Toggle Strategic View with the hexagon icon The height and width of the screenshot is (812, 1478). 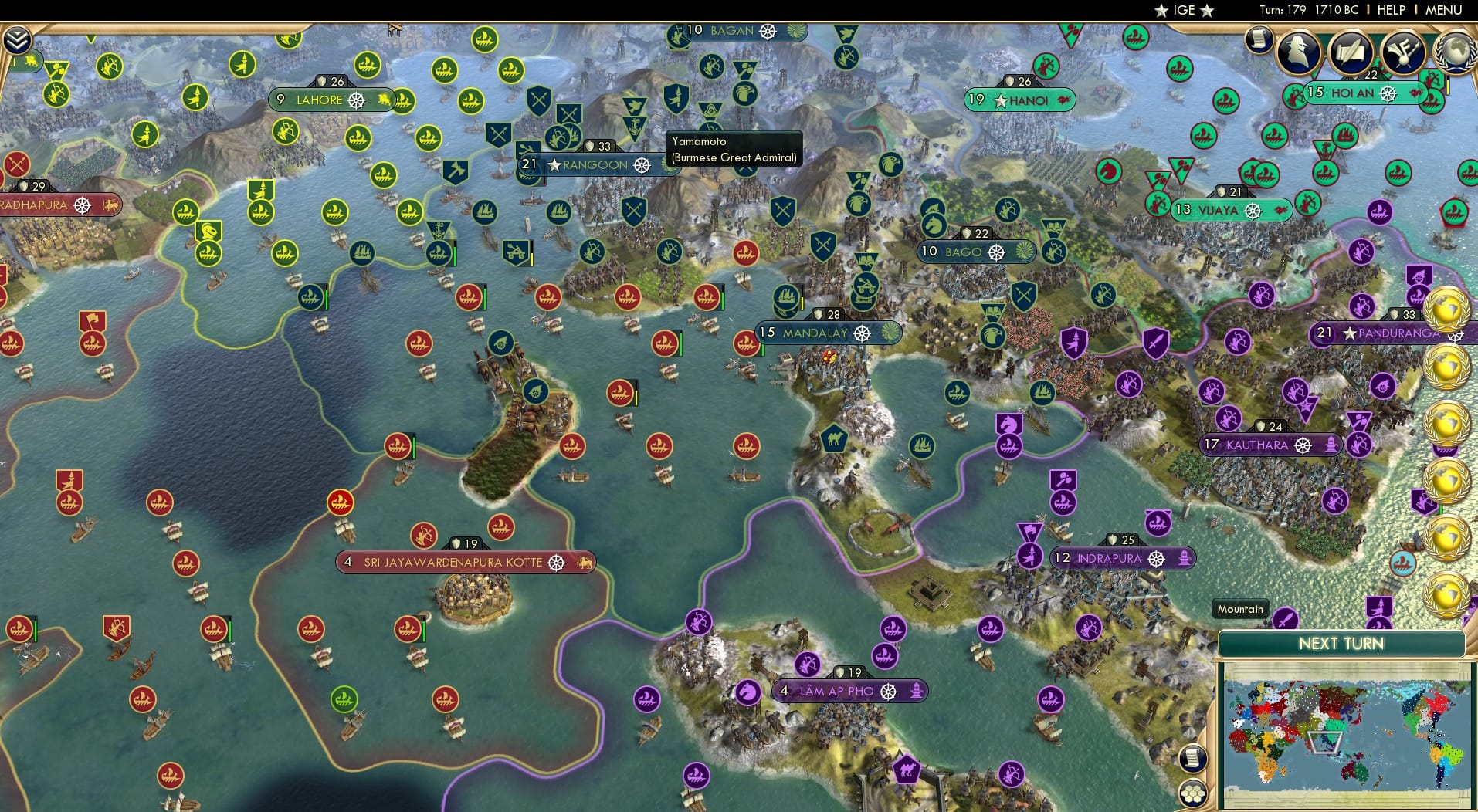coord(1194,793)
